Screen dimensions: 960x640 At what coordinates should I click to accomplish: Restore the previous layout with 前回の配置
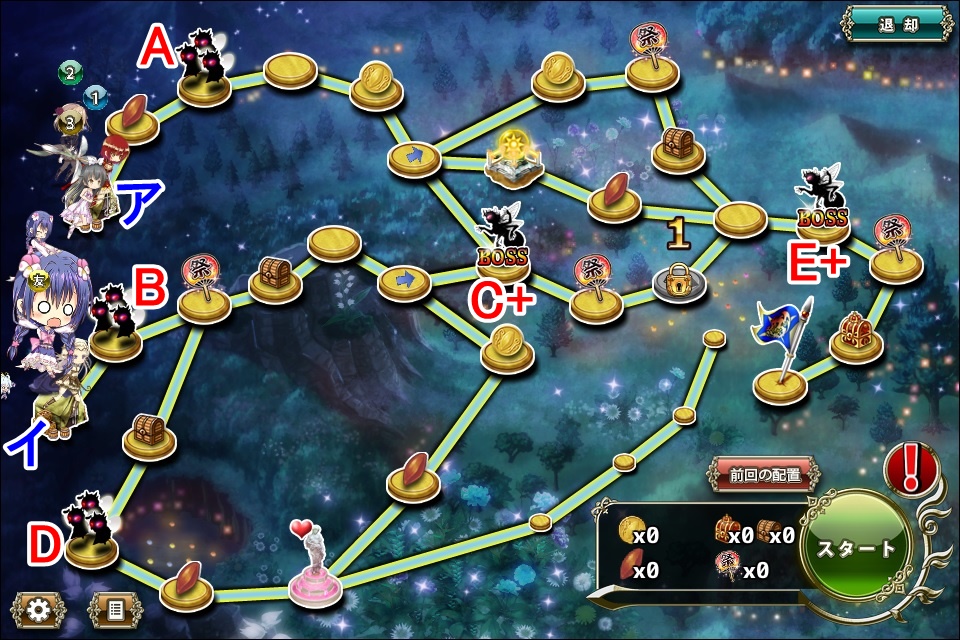click(x=765, y=475)
